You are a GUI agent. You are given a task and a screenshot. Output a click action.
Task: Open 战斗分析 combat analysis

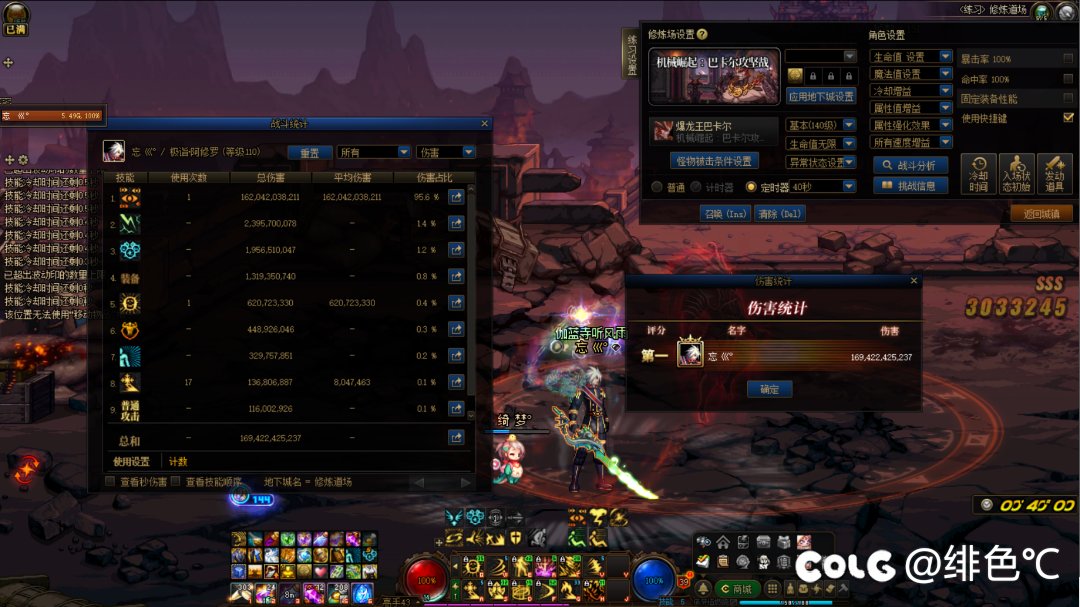(910, 165)
